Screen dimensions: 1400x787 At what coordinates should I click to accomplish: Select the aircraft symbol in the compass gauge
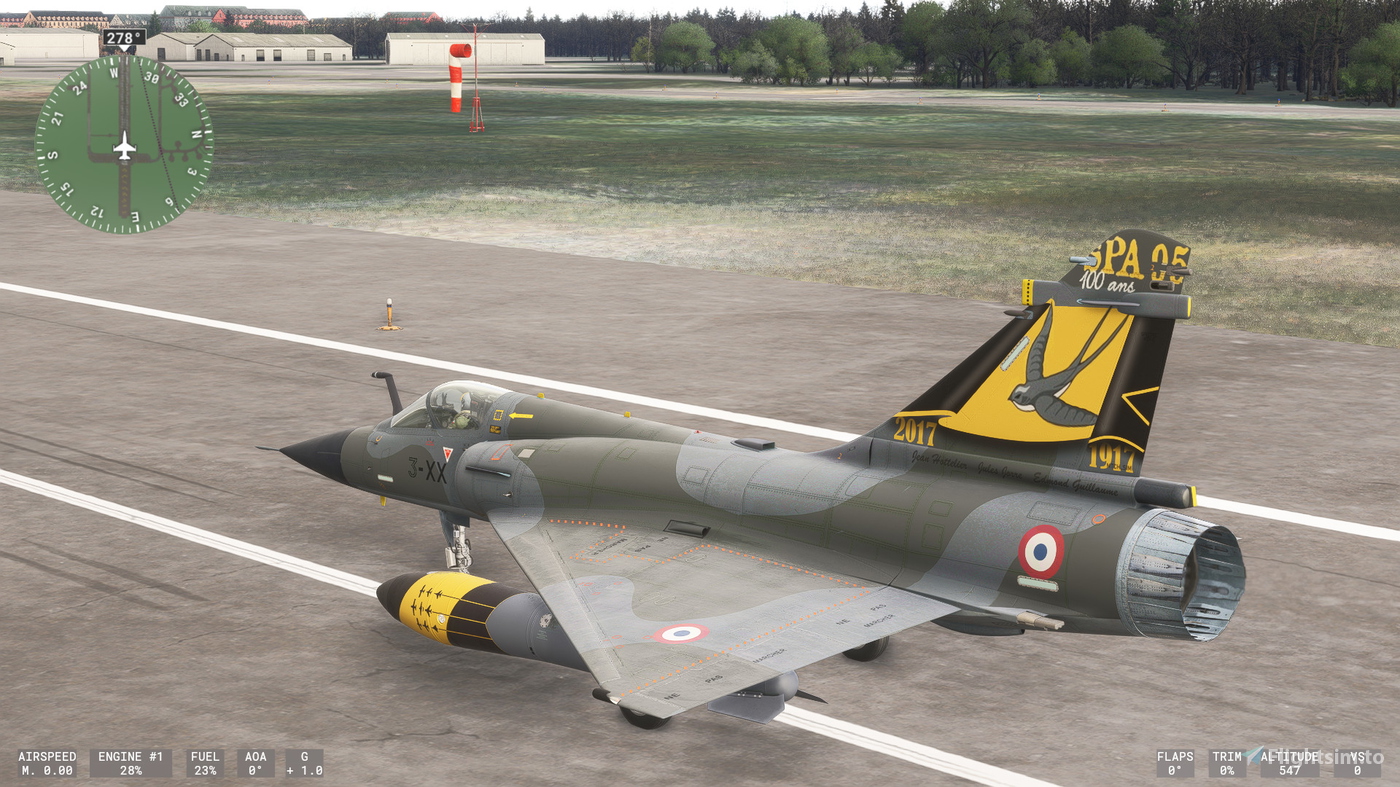124,147
